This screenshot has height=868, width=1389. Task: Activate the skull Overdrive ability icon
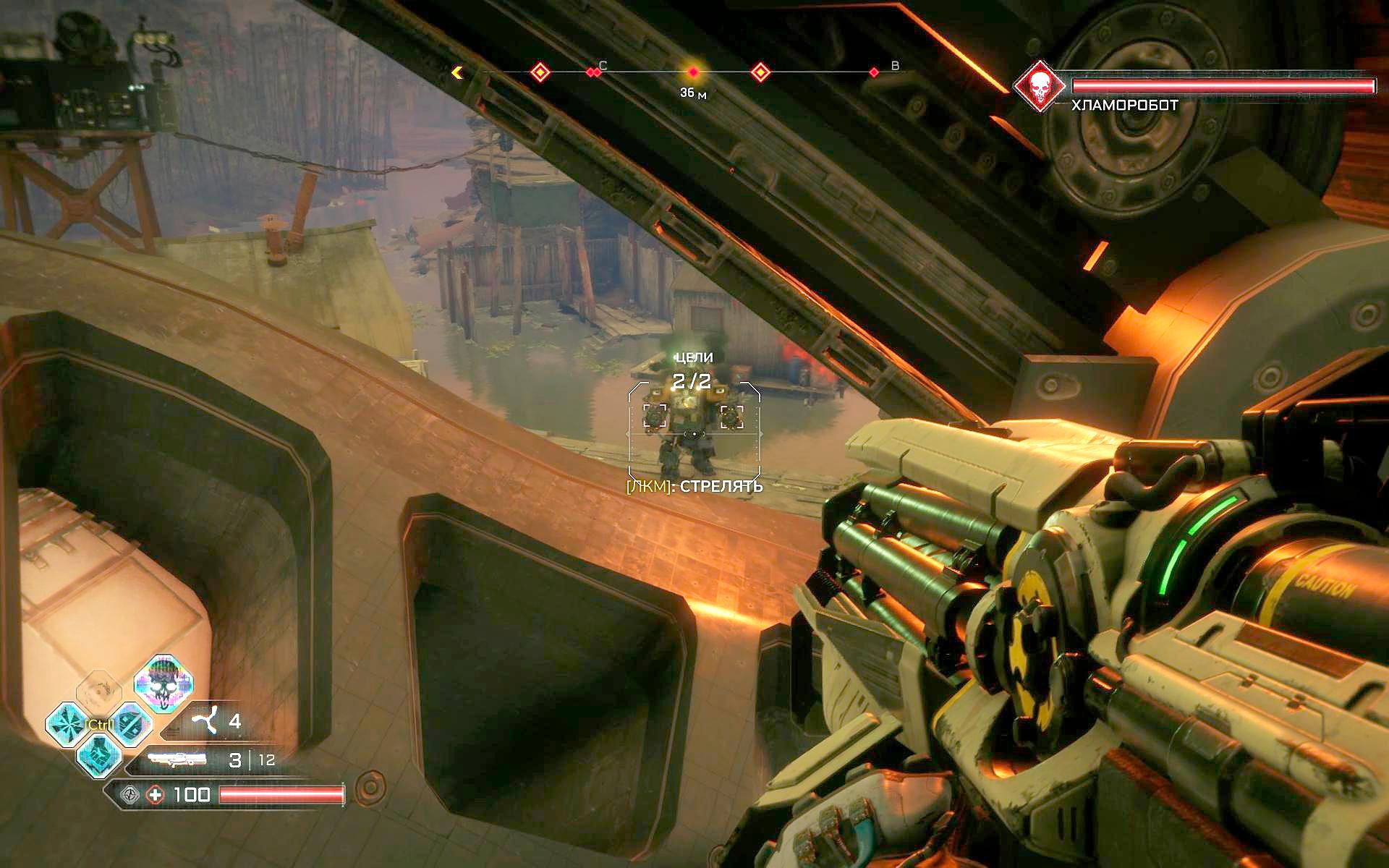tap(163, 683)
